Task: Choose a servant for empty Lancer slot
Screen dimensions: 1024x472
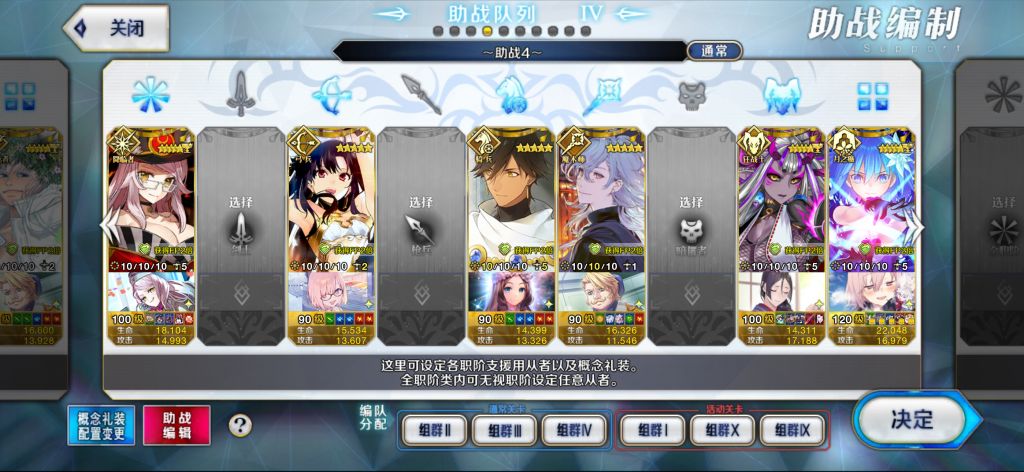Action: [x=421, y=215]
